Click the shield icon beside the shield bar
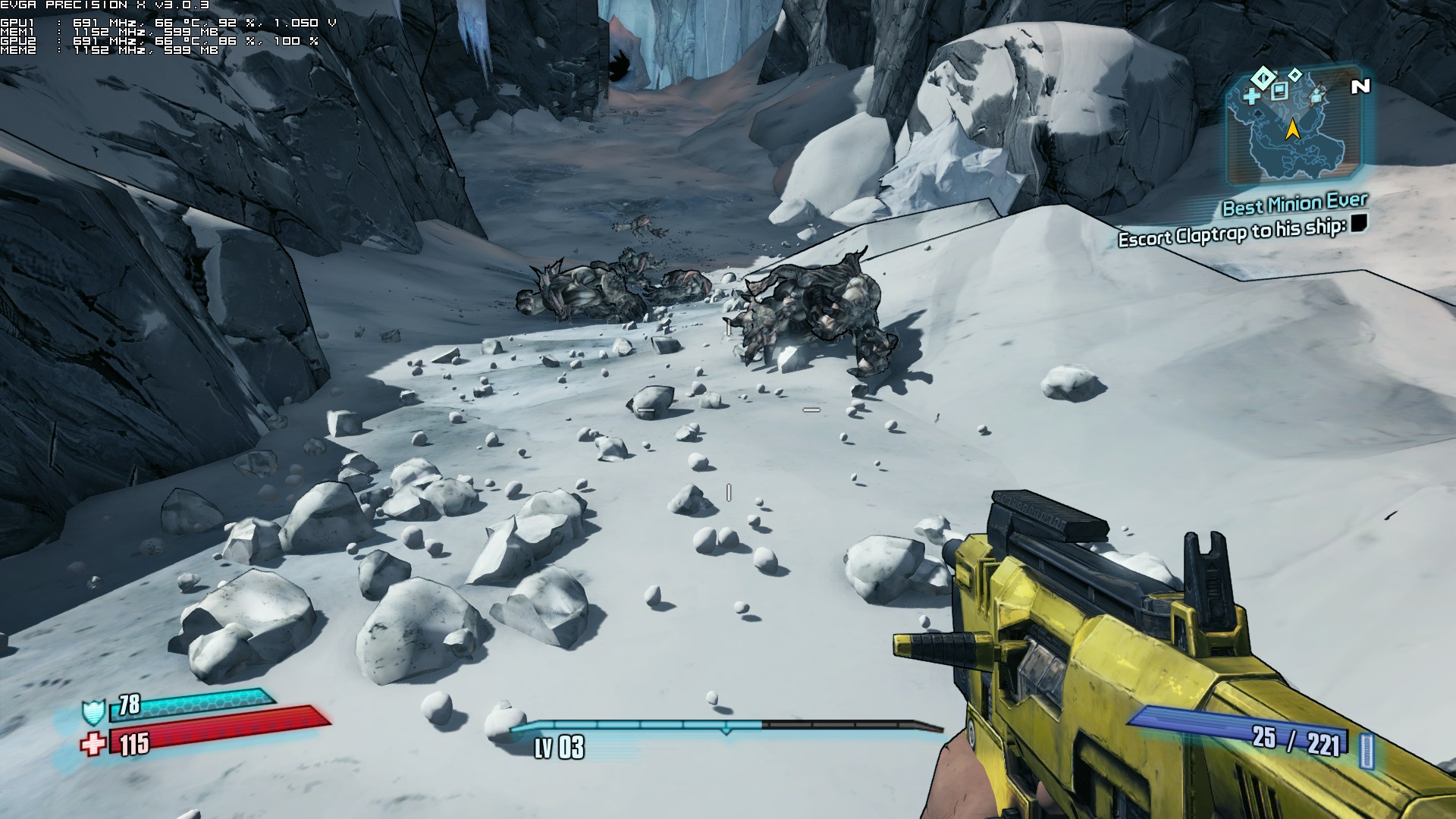The image size is (1456, 819). [93, 712]
